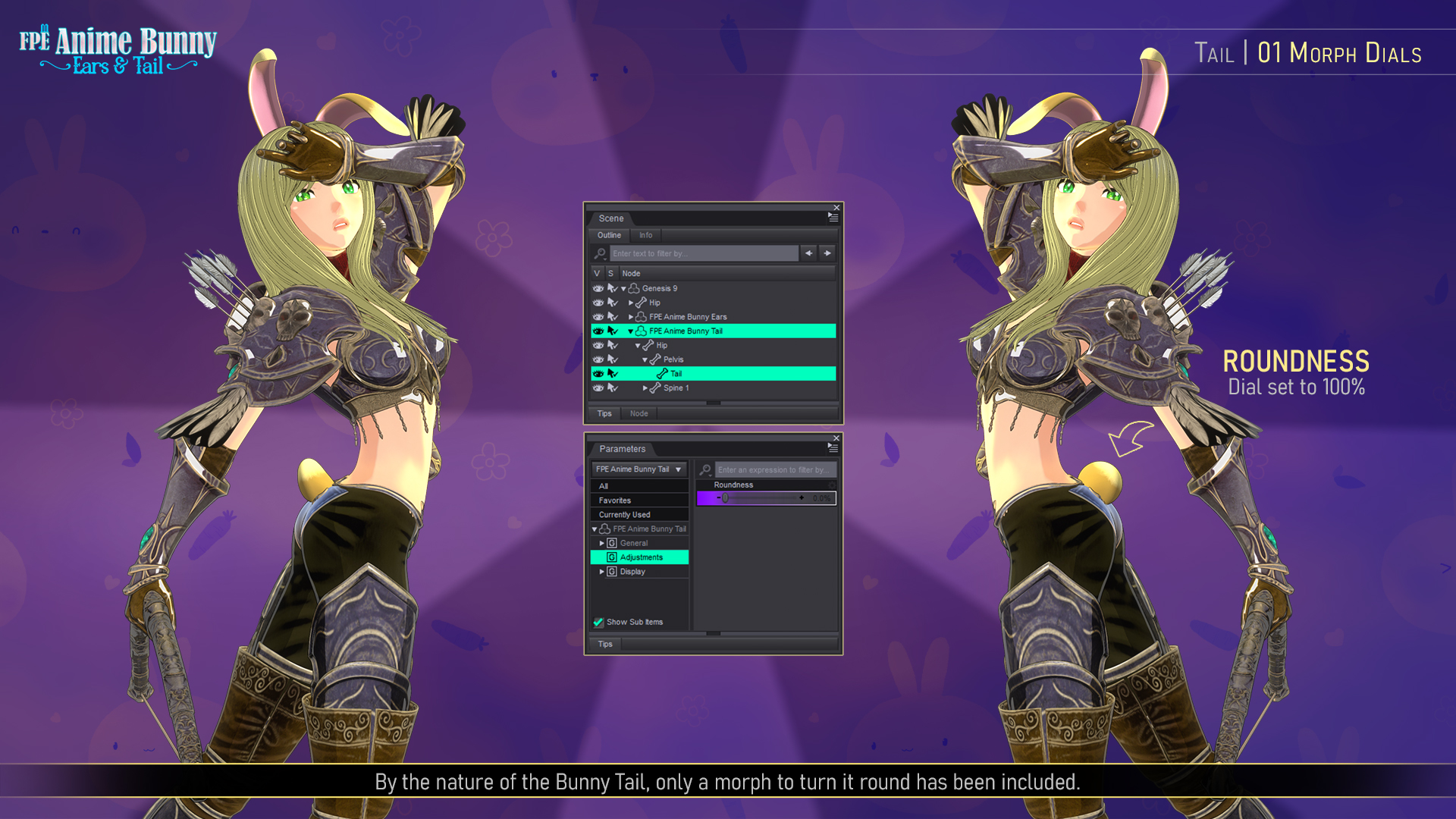Switch to the Info tab

(645, 236)
